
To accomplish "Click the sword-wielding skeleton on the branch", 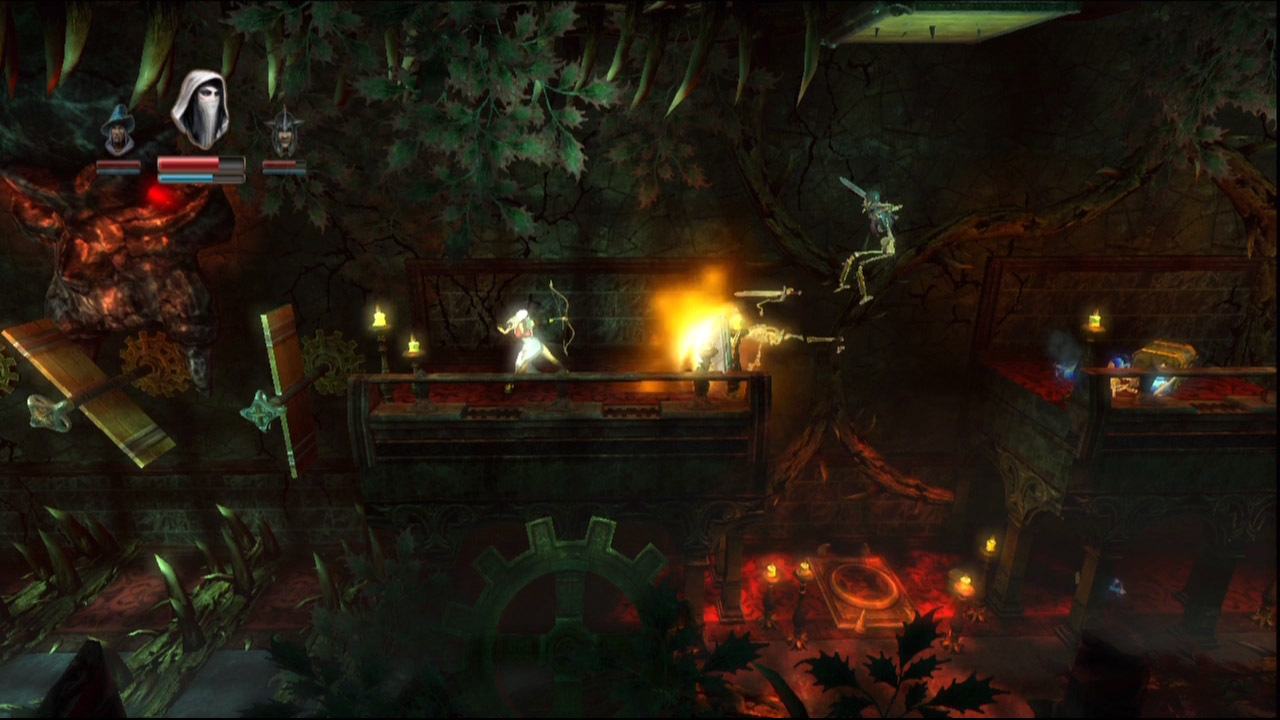I will coord(873,226).
